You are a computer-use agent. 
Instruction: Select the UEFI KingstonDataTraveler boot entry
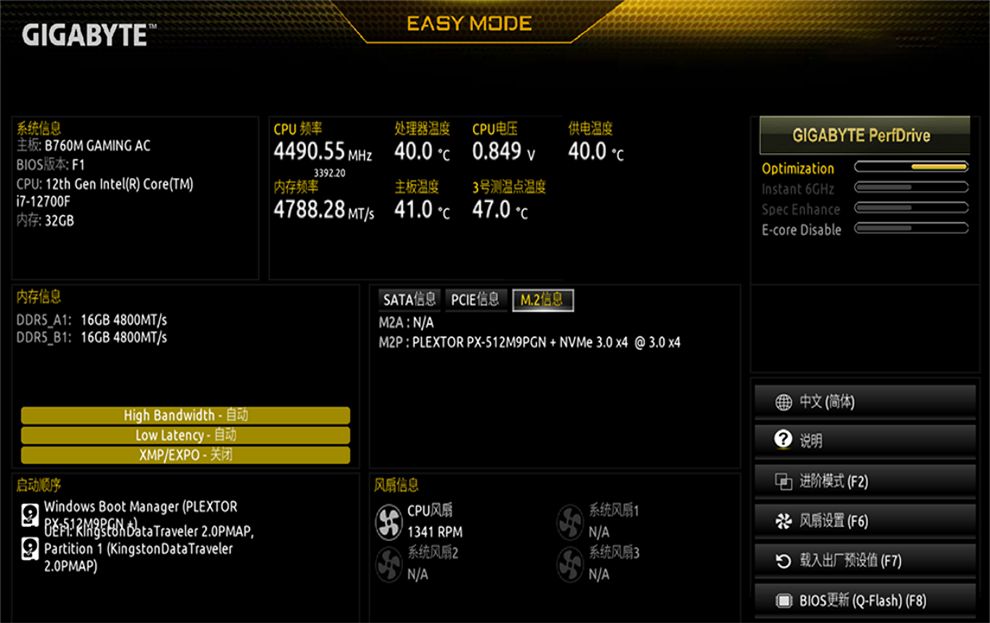140,549
